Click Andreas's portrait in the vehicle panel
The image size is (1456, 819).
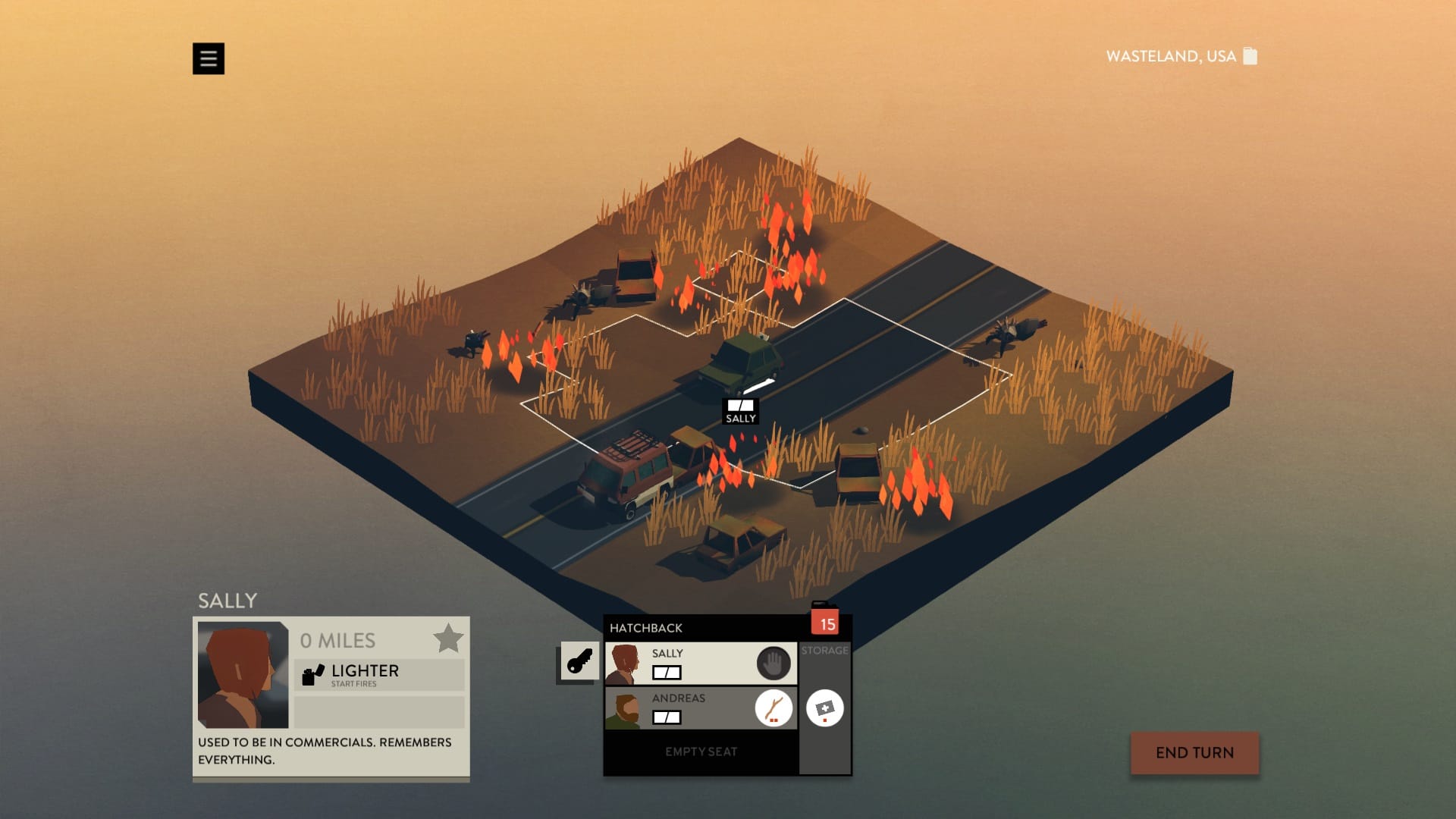624,709
